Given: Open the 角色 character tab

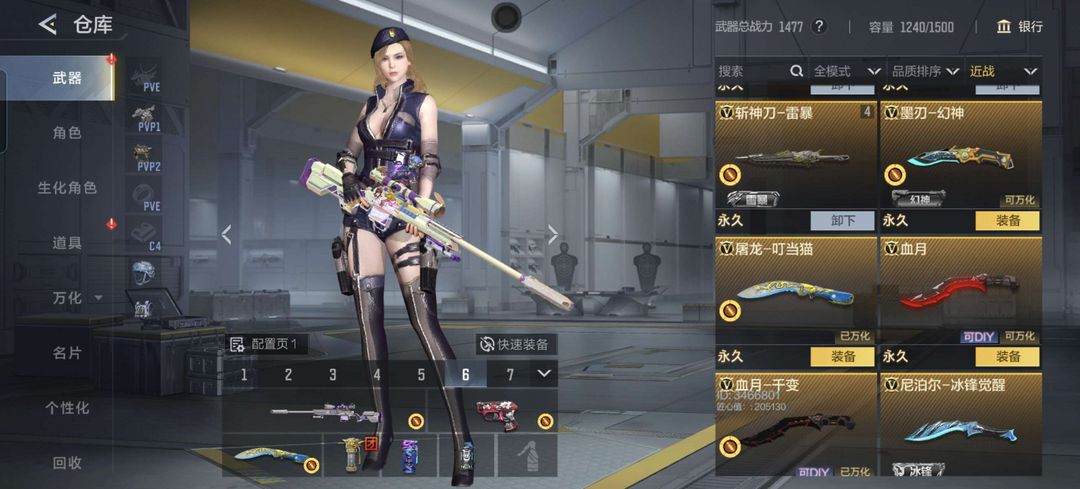Looking at the screenshot, I should [x=66, y=132].
